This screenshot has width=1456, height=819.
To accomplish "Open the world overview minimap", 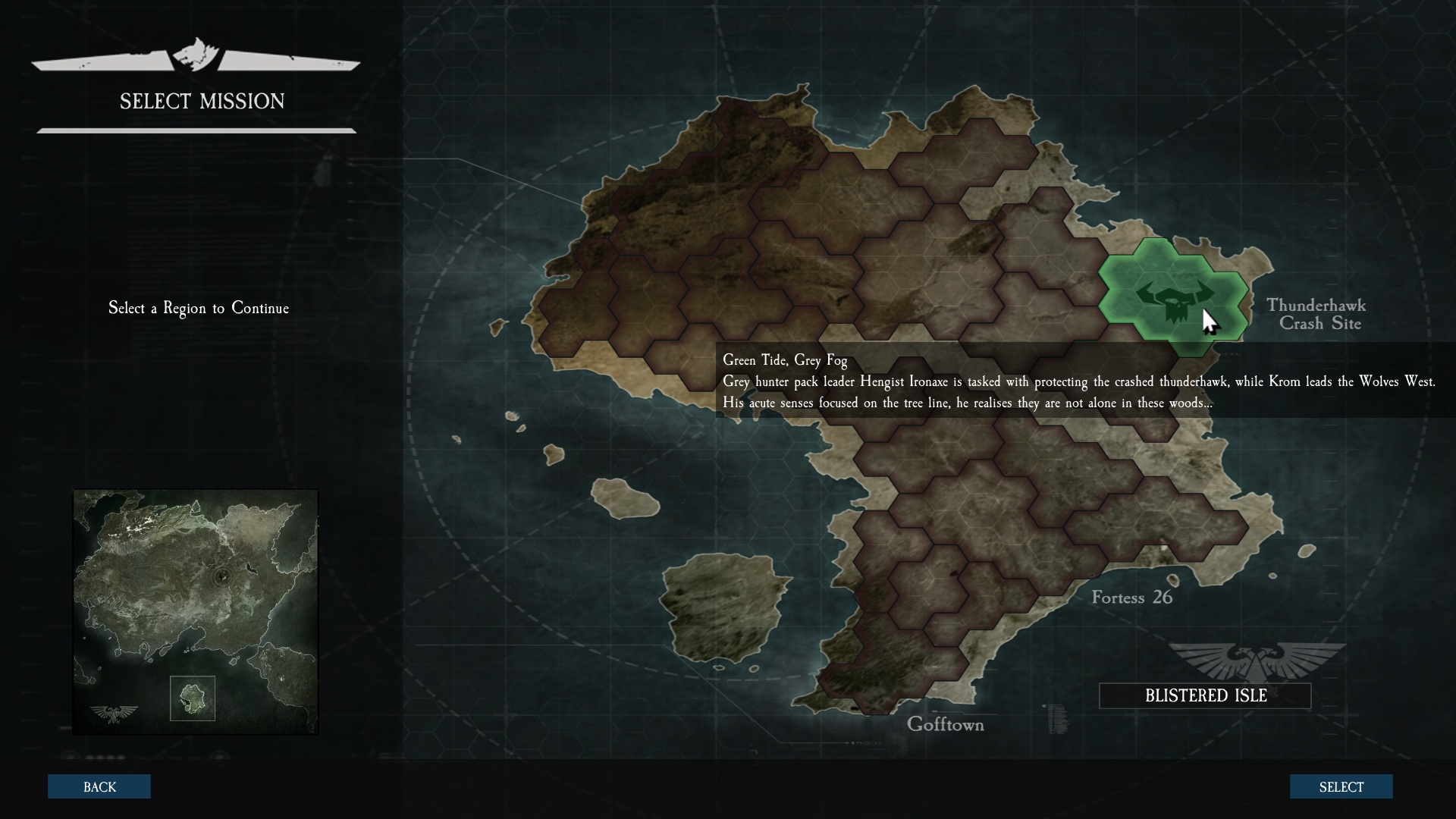I will point(196,611).
